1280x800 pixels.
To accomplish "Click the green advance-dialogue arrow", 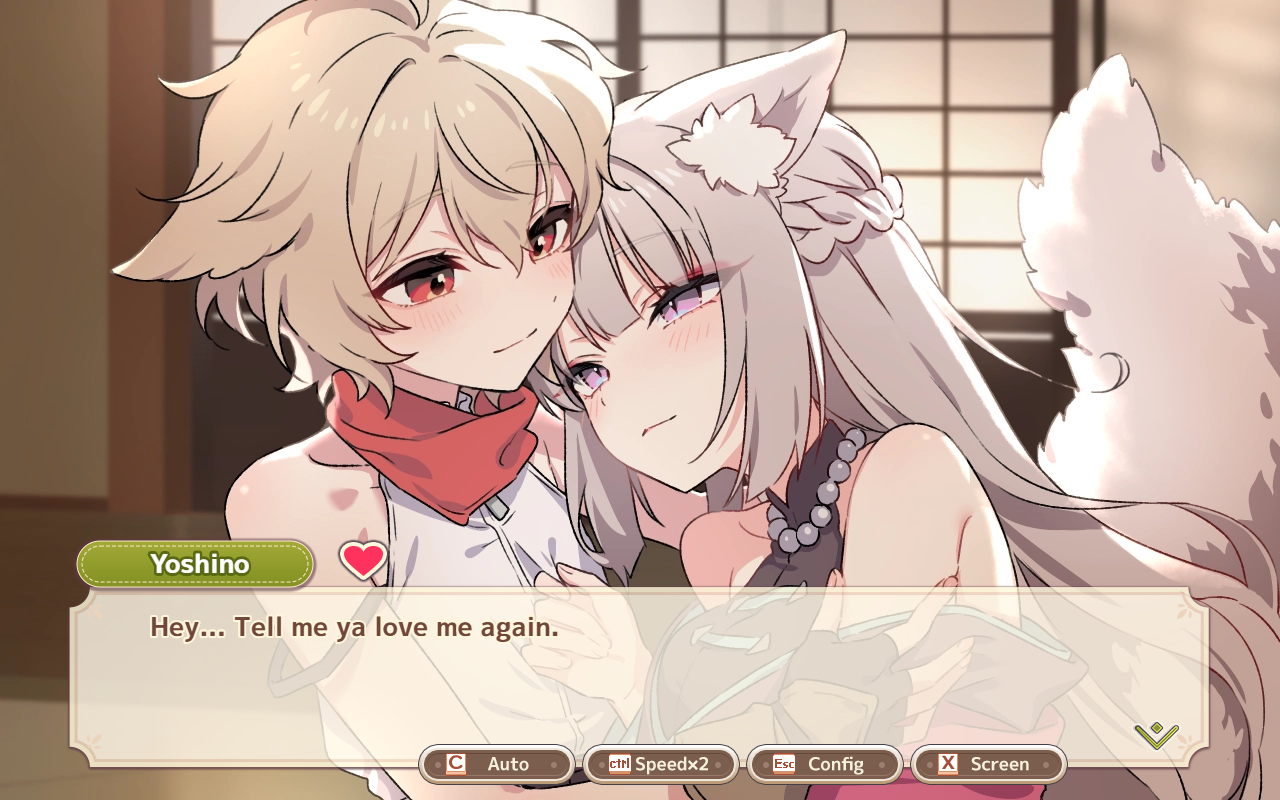I will (1156, 735).
